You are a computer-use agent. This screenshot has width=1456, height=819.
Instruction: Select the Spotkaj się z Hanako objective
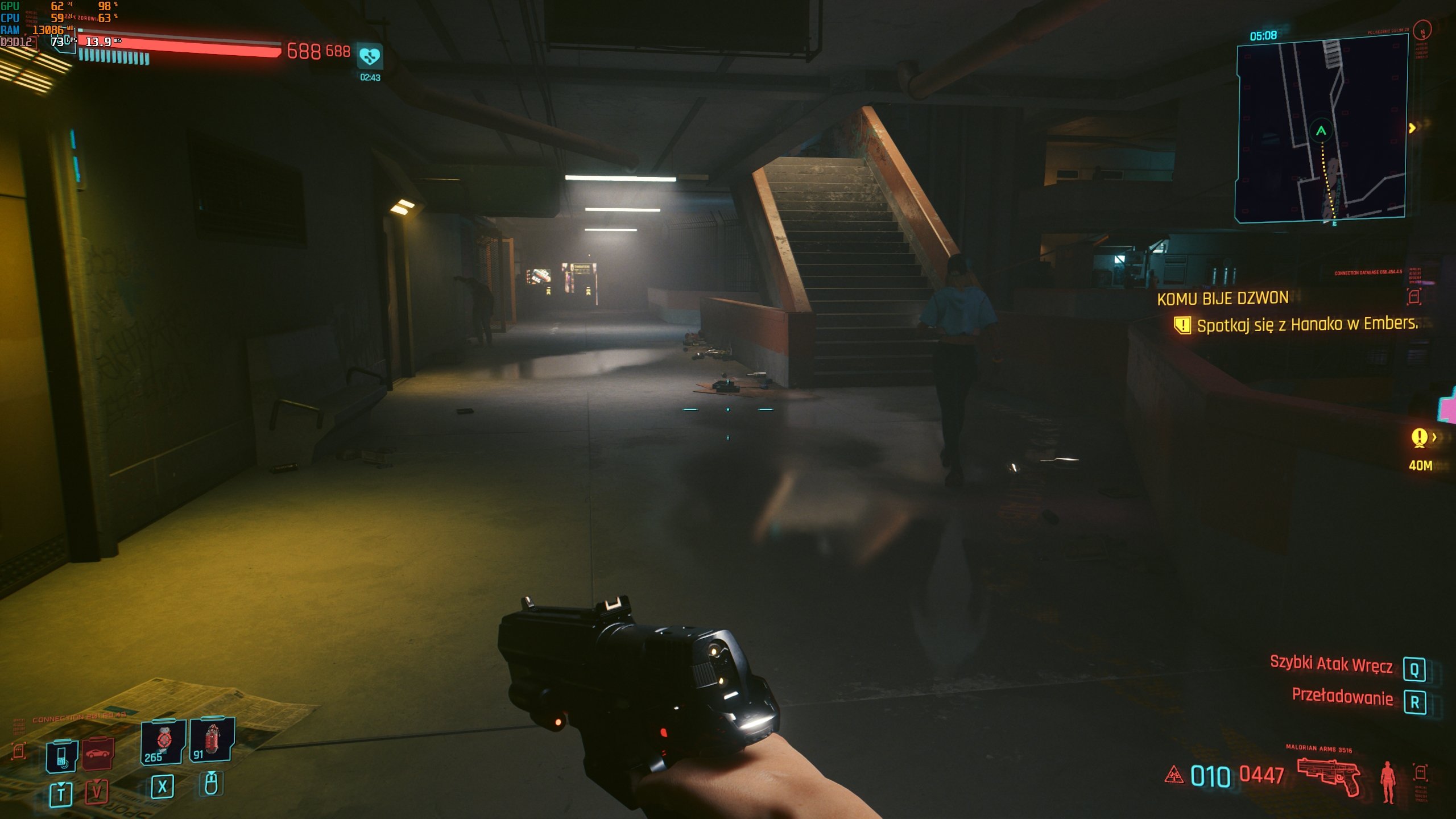pos(1306,325)
